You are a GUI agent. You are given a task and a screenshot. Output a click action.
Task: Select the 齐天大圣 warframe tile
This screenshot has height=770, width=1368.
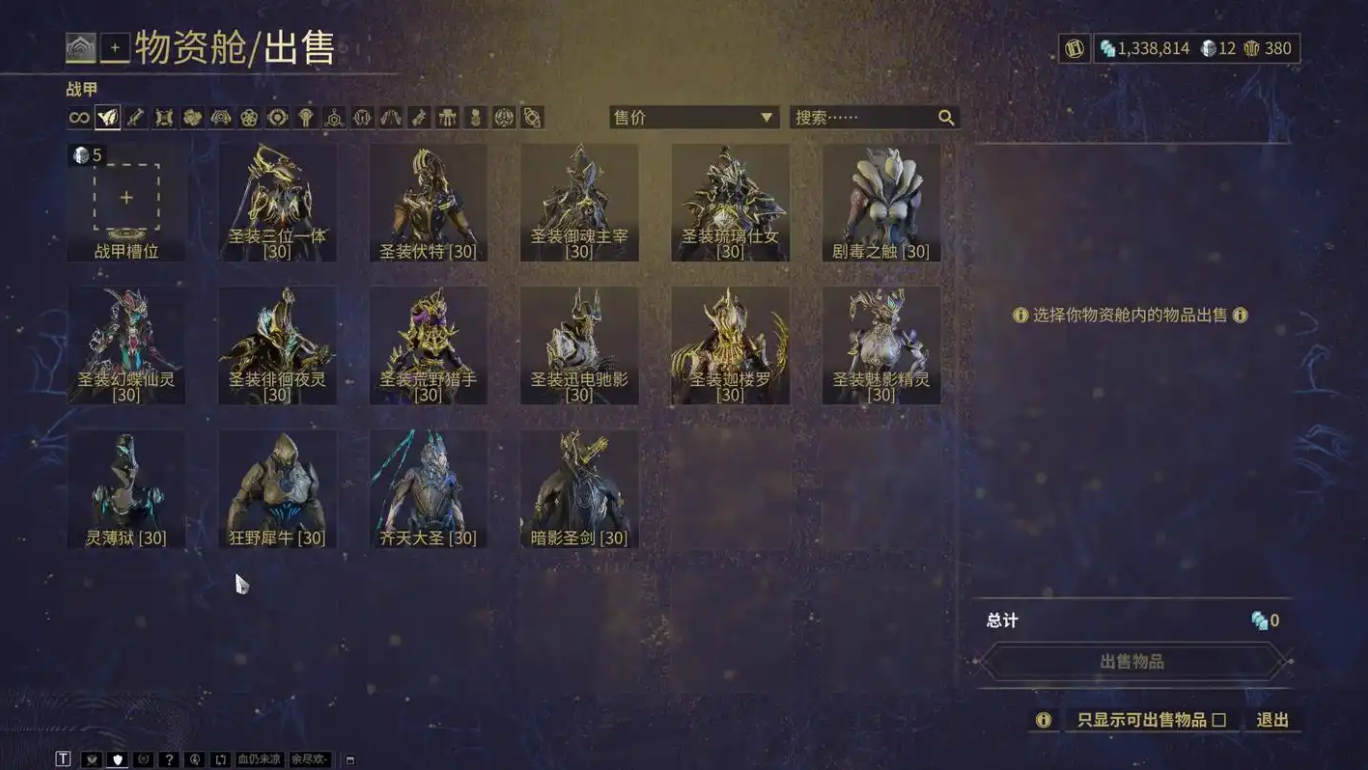pos(428,488)
